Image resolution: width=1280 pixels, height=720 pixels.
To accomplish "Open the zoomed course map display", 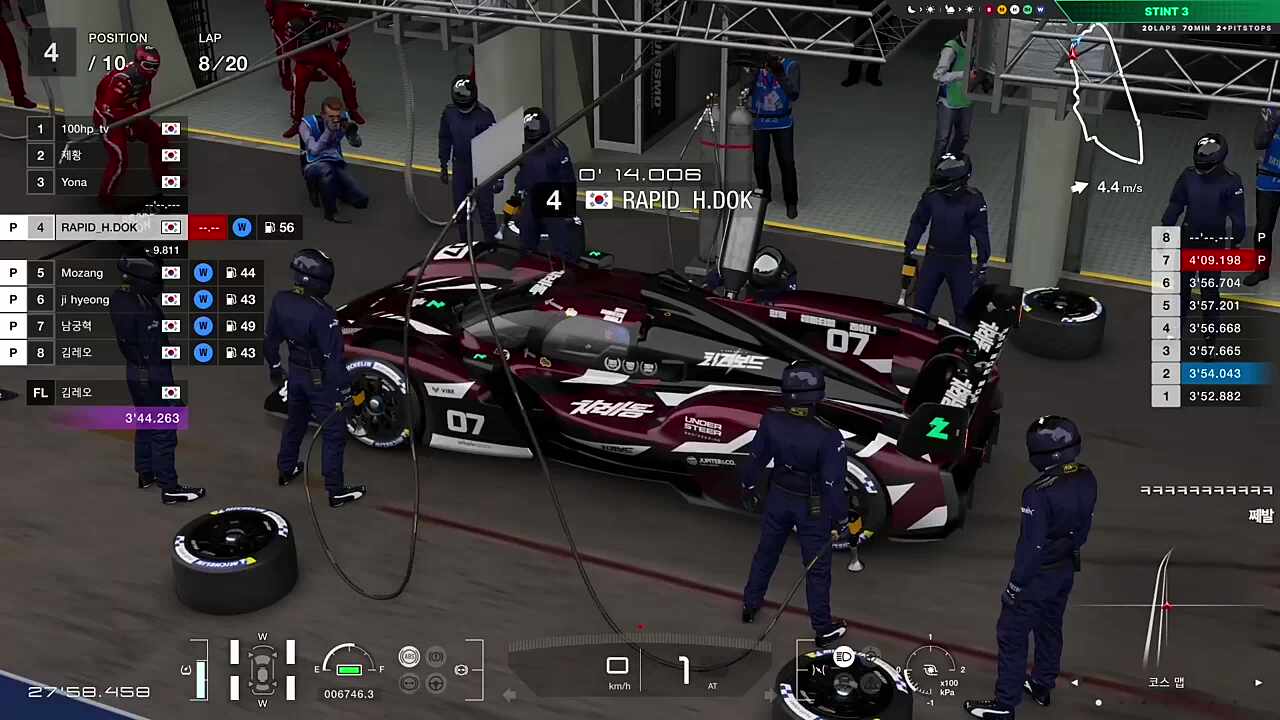I will click(1165, 605).
